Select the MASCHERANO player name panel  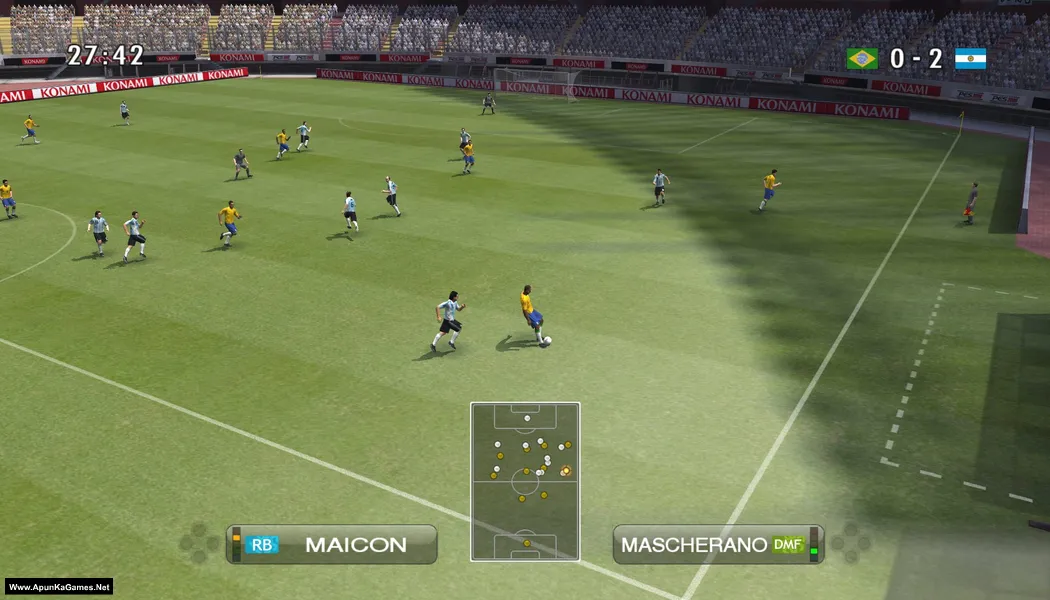coord(717,545)
